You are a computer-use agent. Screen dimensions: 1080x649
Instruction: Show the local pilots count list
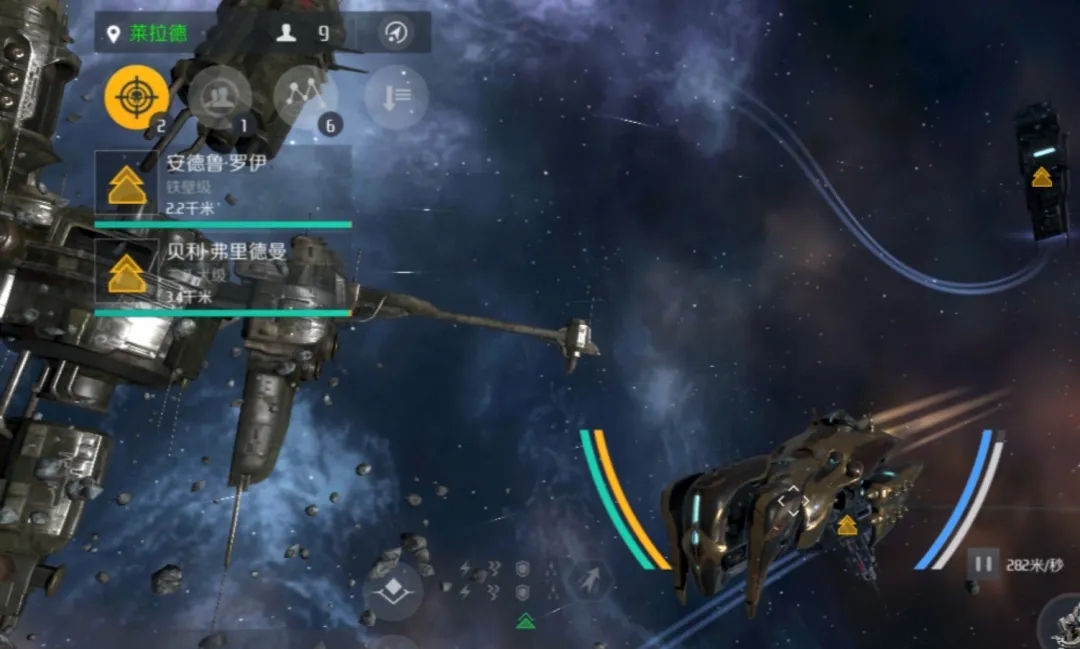tap(303, 33)
